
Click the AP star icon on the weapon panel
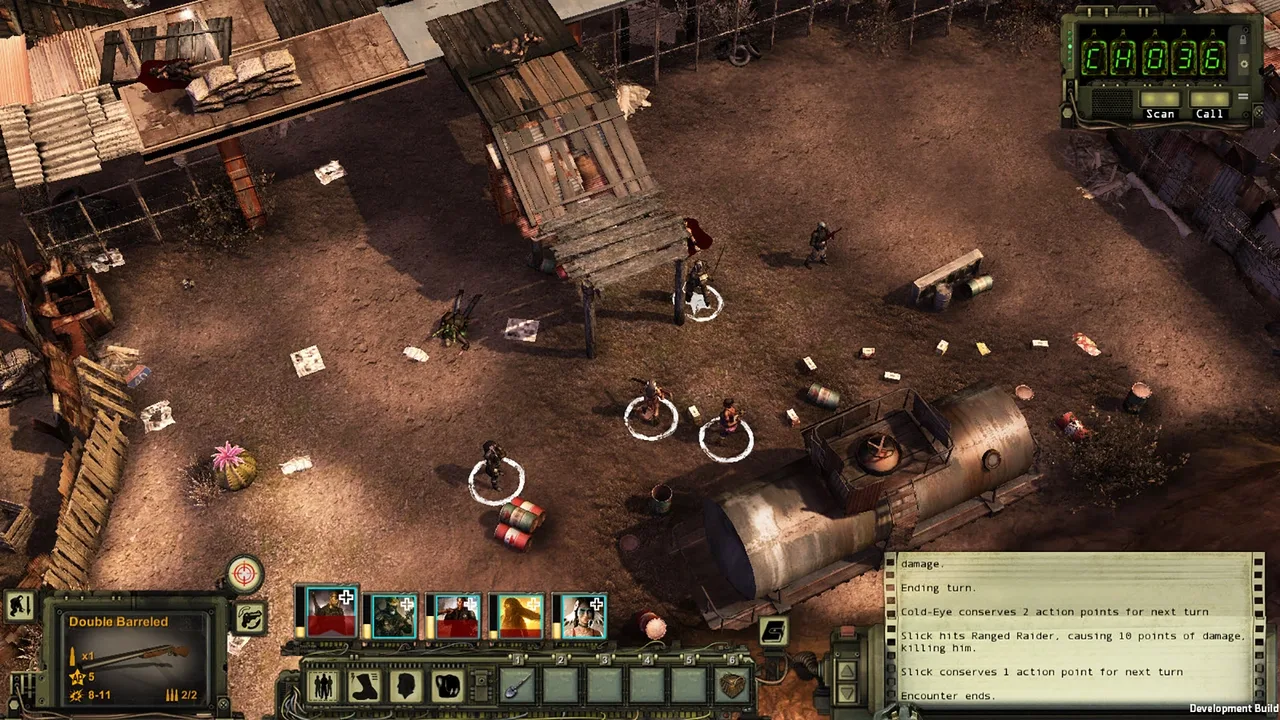point(77,676)
